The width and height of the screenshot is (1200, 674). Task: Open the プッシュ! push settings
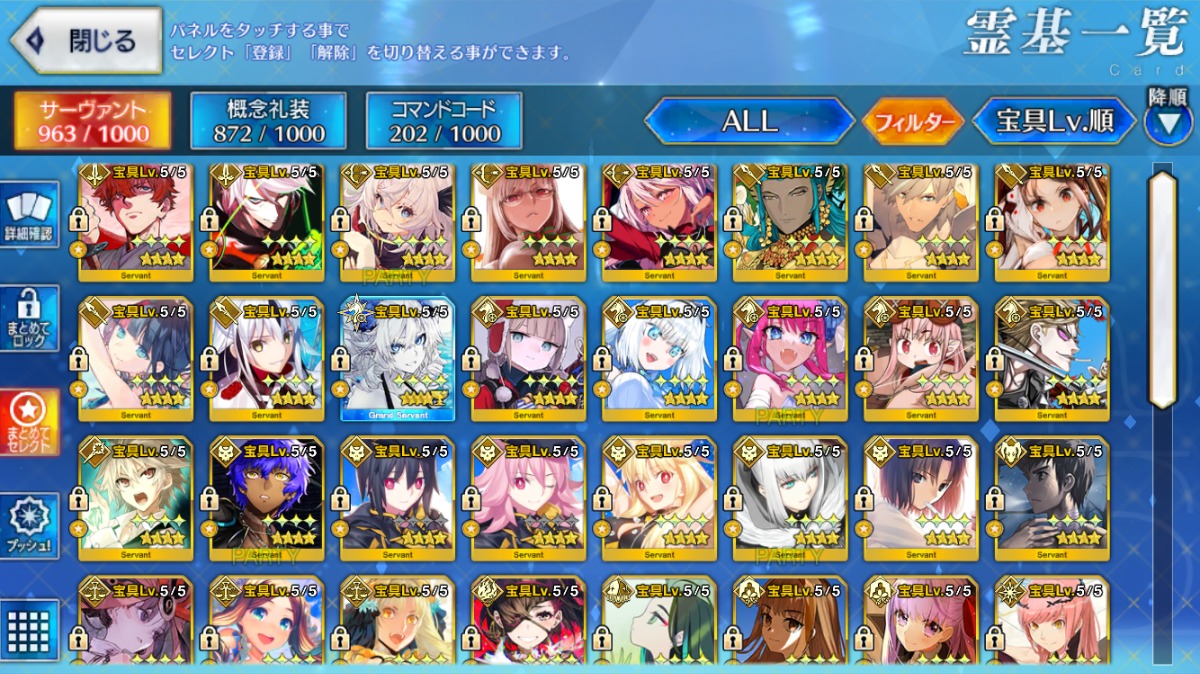pyautogui.click(x=31, y=525)
